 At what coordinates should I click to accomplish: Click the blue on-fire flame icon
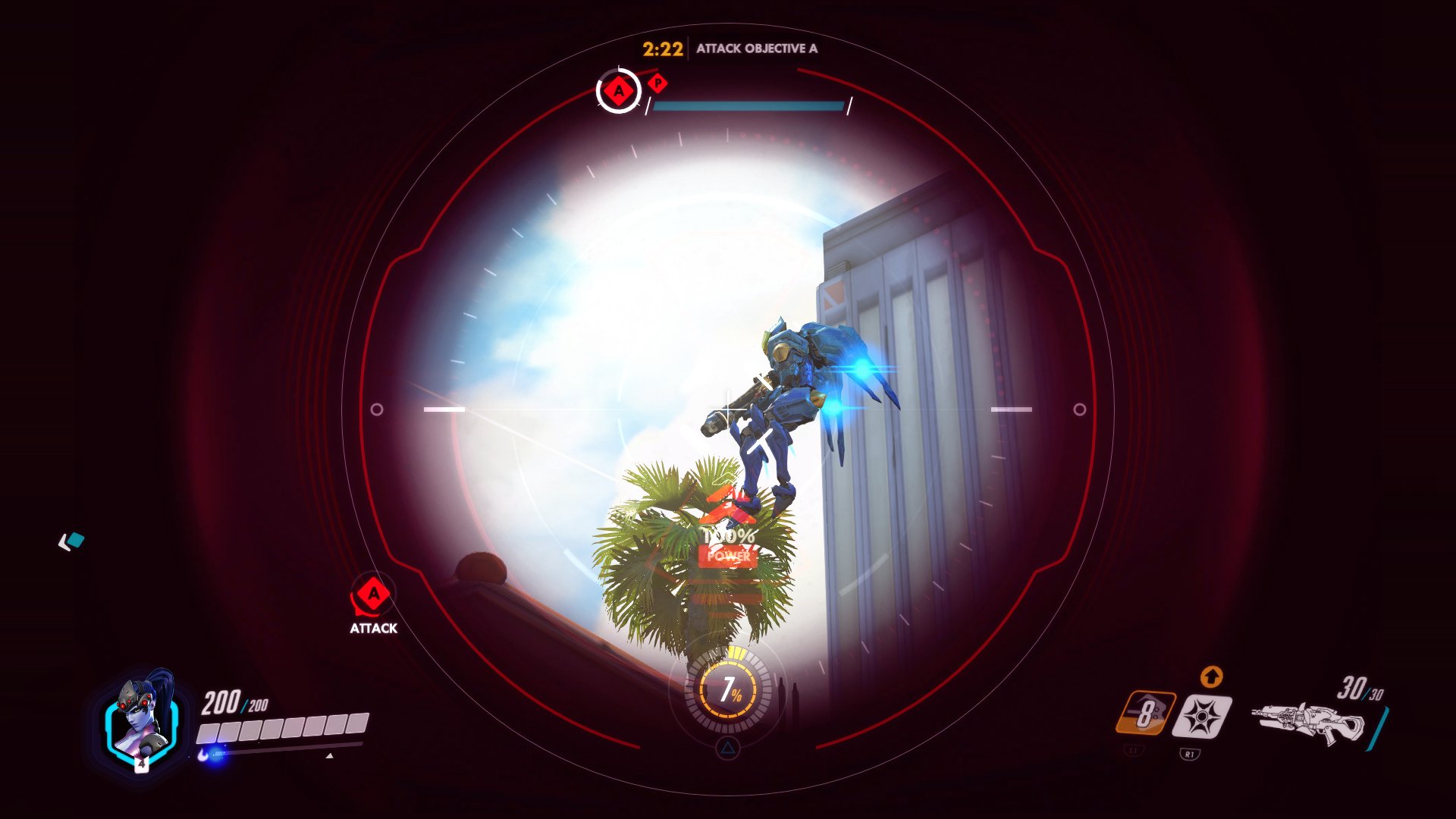202,755
